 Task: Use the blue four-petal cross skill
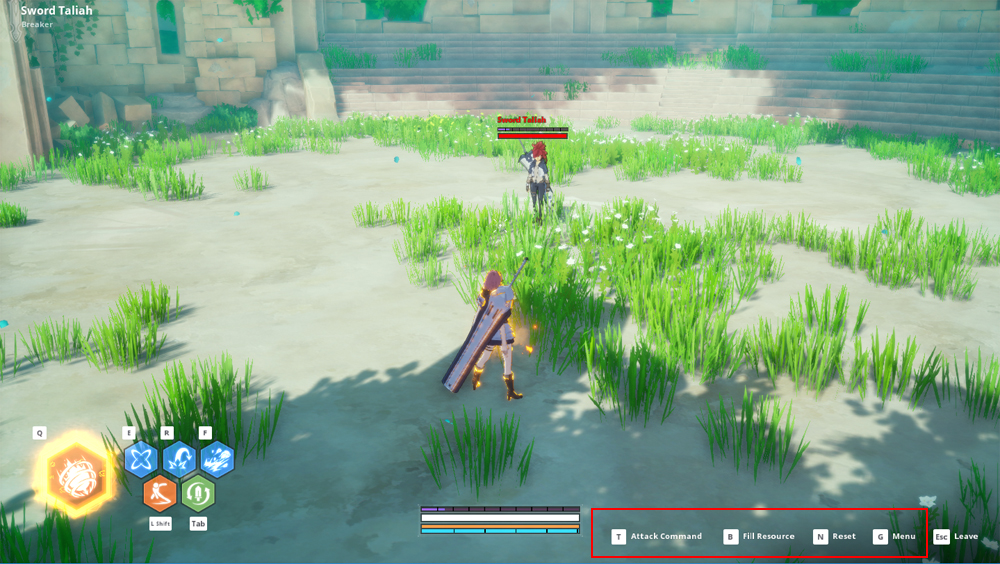(x=141, y=460)
